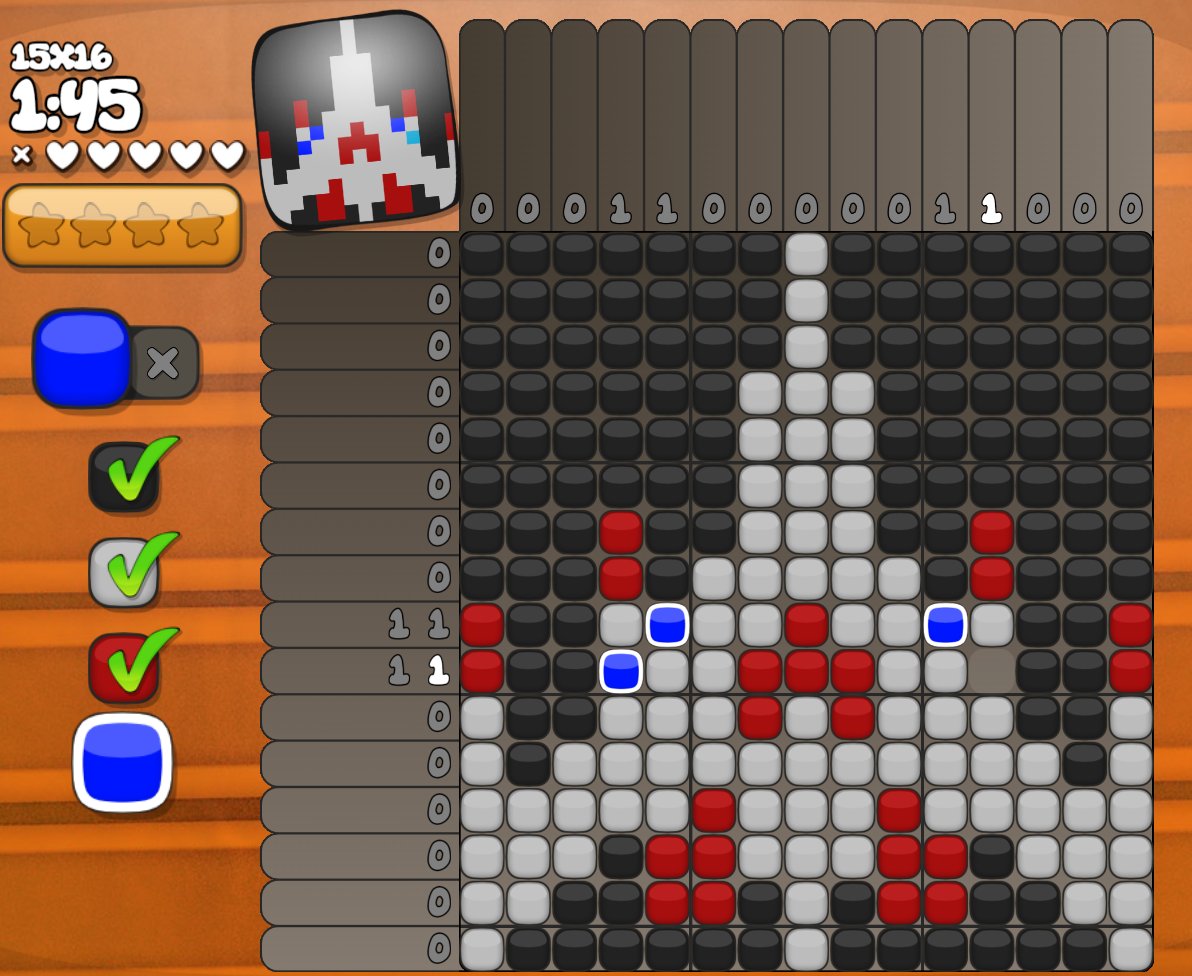1192x976 pixels.
Task: Fill the one empty cell in the grid
Action: [x=990, y=670]
